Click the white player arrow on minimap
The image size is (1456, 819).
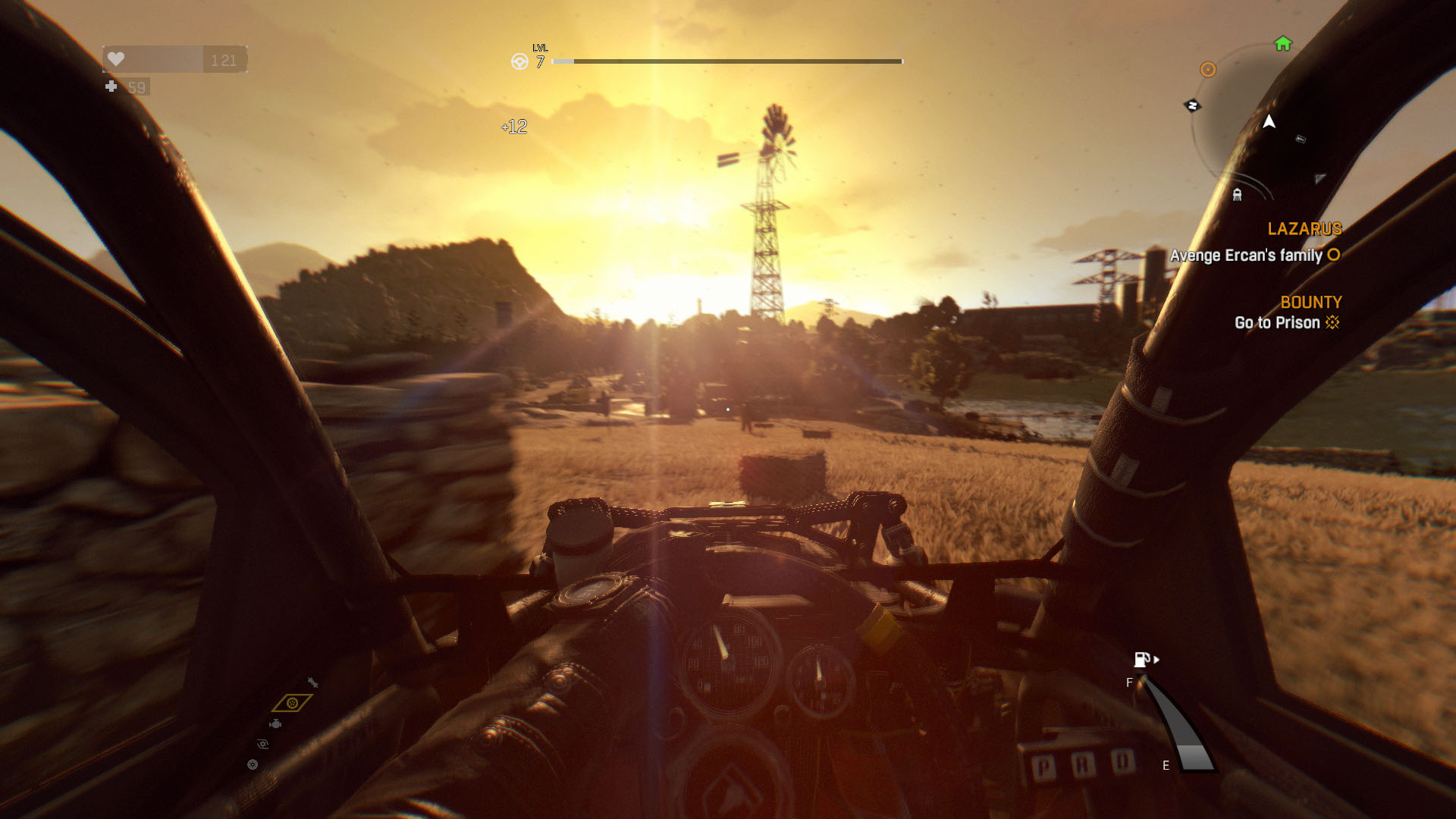[1269, 121]
